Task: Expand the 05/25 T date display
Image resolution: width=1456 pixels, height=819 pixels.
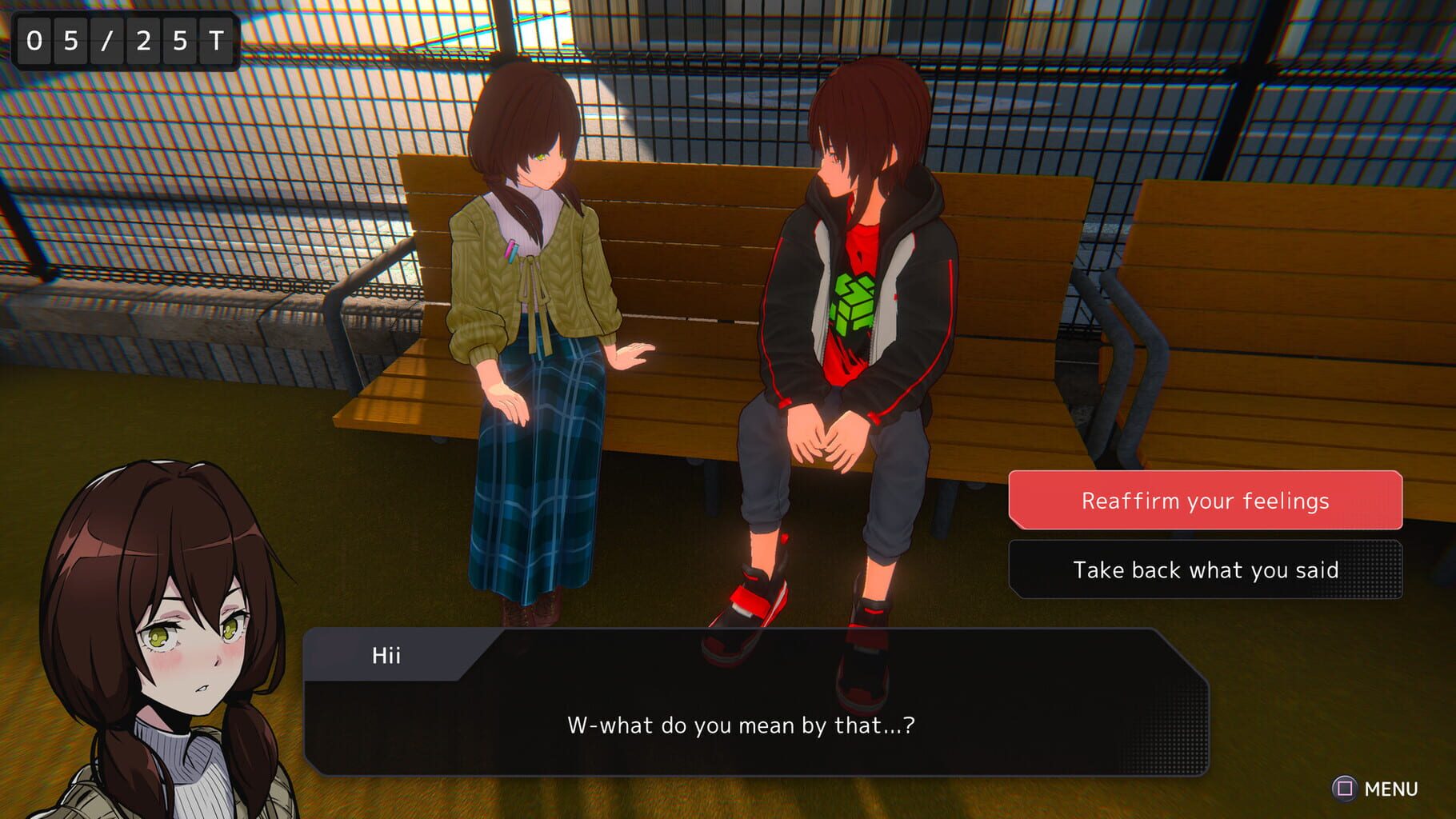Action: point(124,38)
